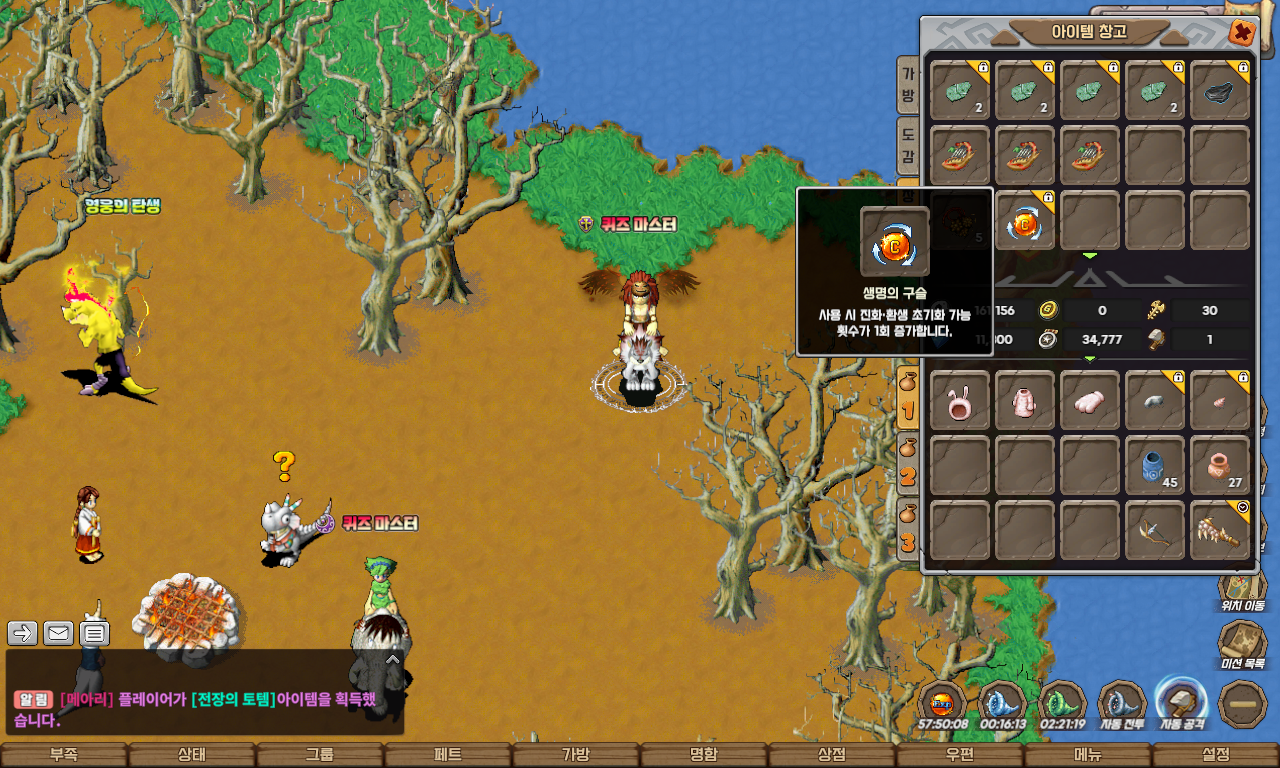Toggle 자동 공격 auto attack
1280x768 pixels.
click(x=1182, y=703)
